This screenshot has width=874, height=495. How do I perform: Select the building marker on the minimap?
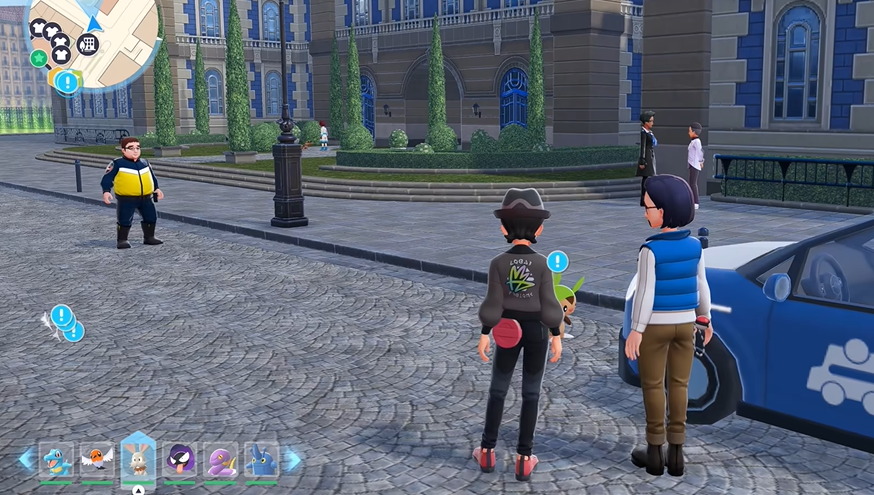tap(88, 43)
